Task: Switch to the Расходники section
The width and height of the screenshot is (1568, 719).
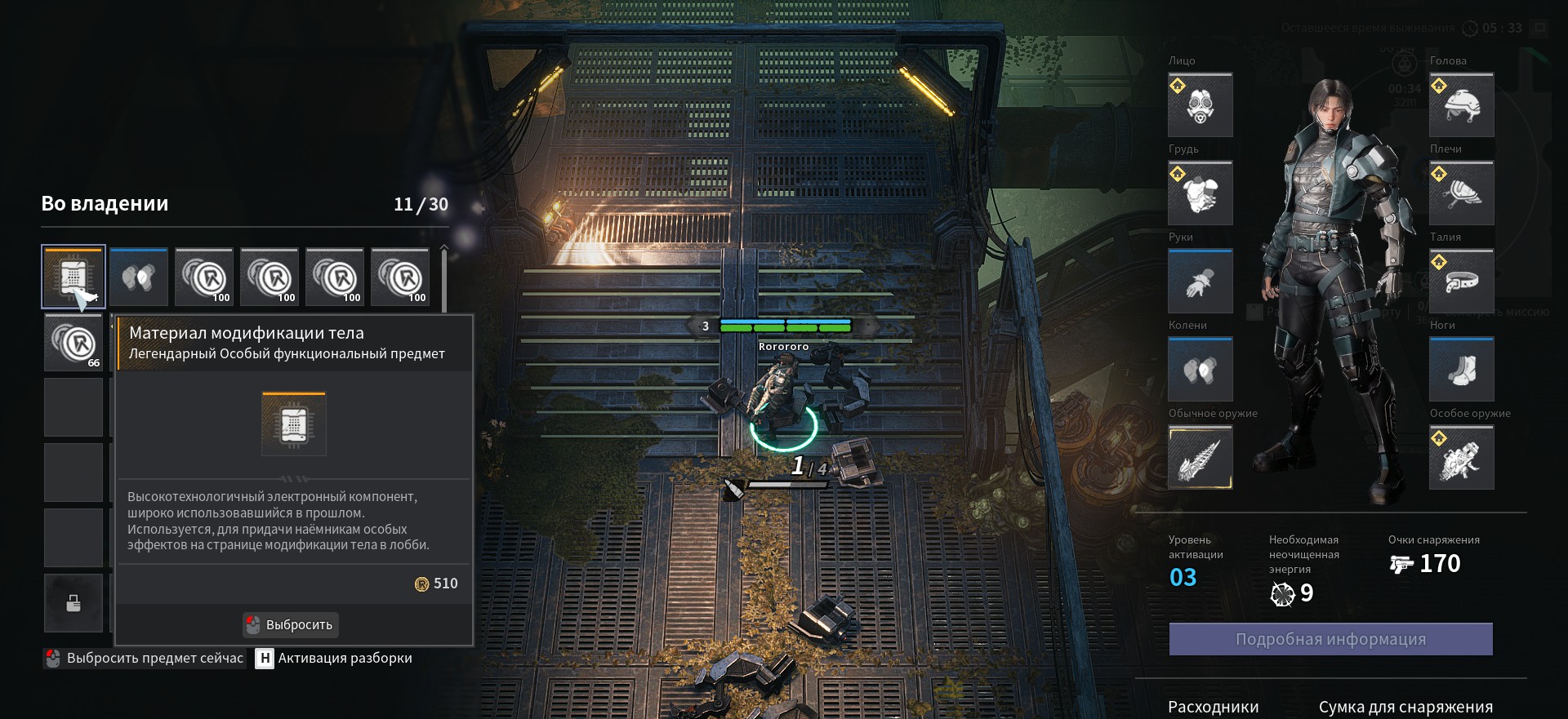Action: [1213, 707]
